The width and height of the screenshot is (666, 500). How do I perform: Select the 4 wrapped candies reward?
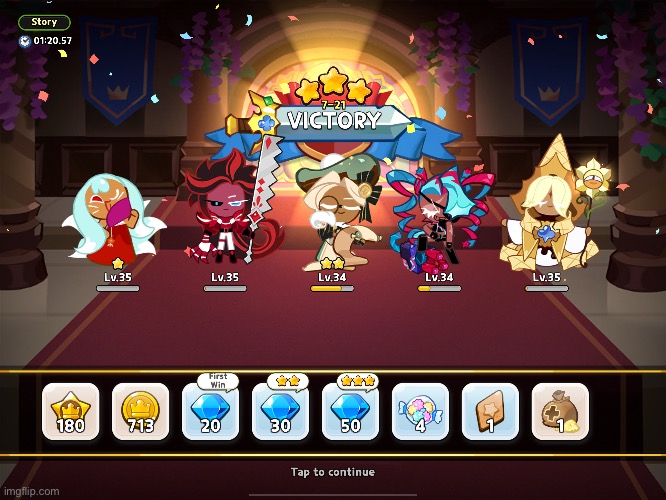point(420,411)
